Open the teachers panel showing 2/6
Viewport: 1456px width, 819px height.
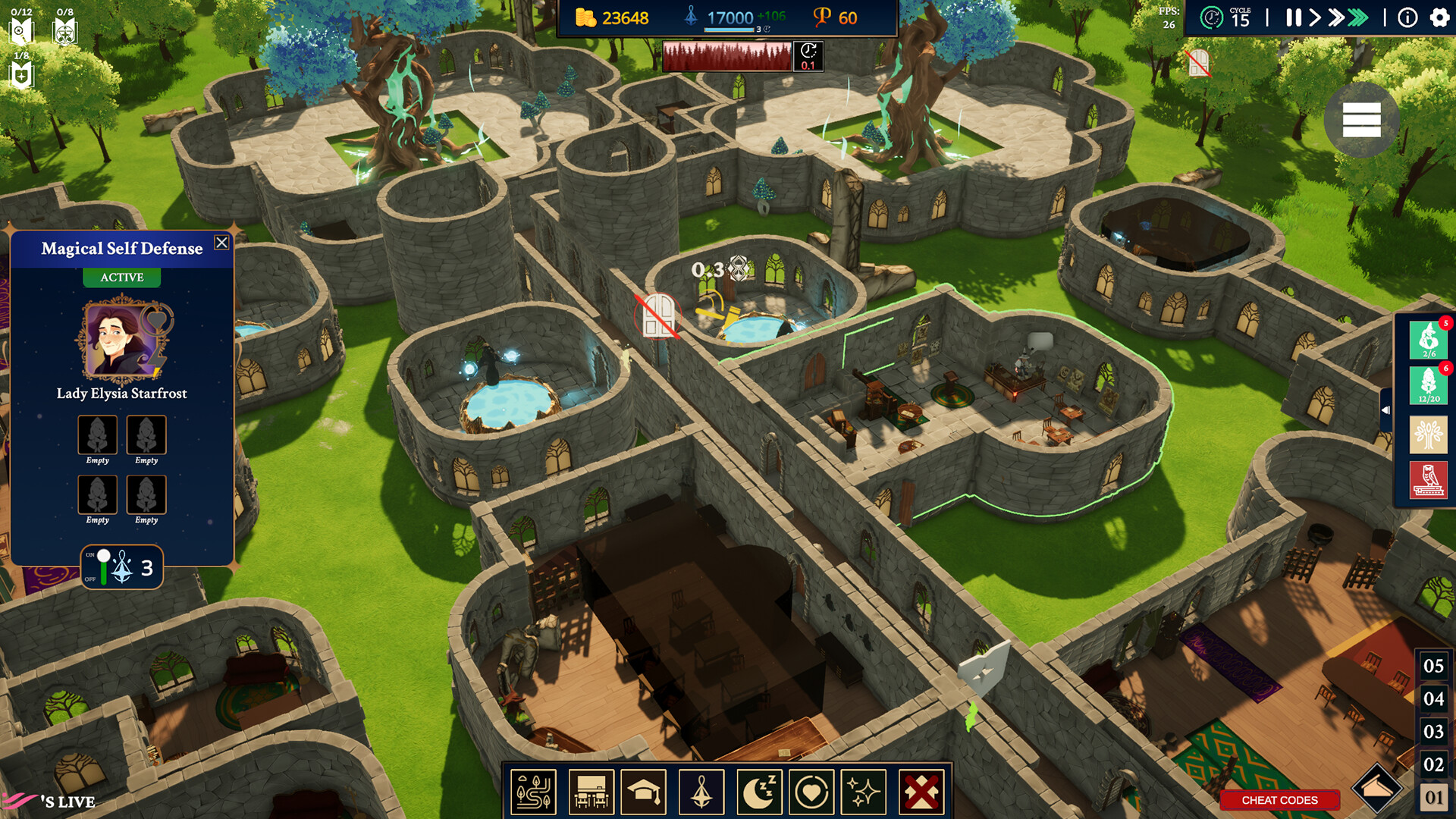click(x=1429, y=340)
